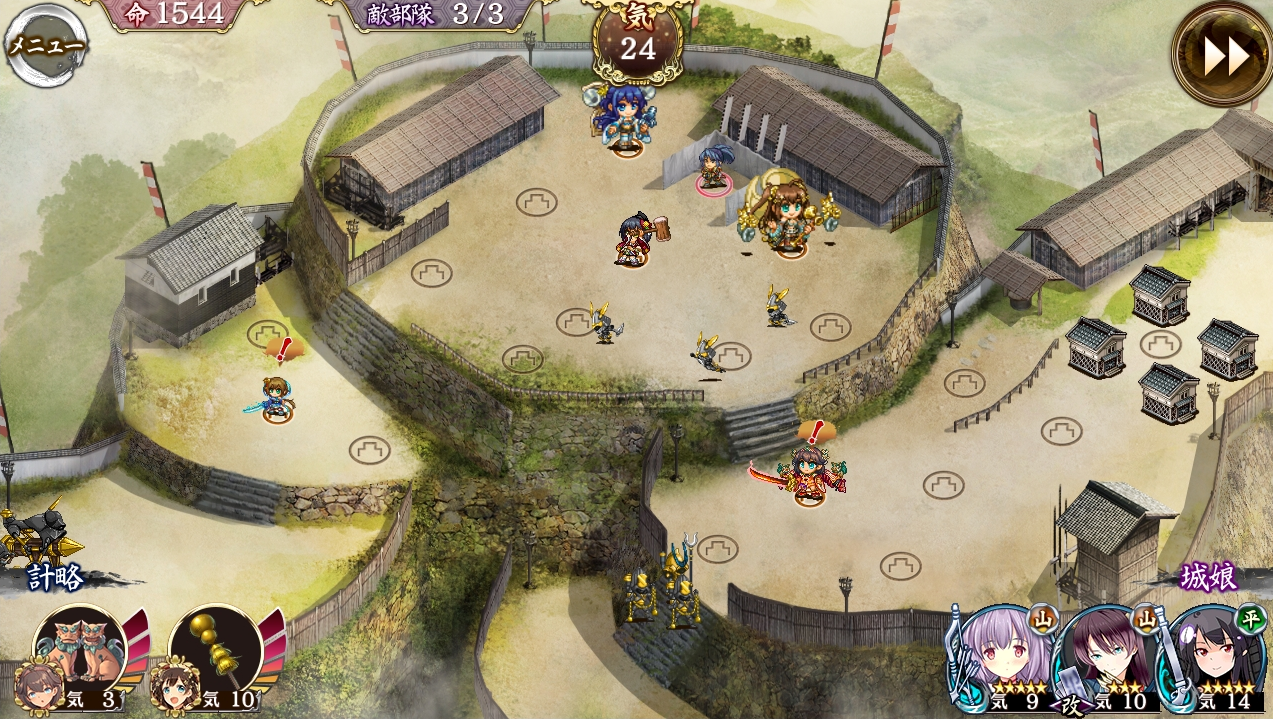Choose the dark-haired castle girl costing 10 気
This screenshot has width=1273, height=719.
[1107, 658]
